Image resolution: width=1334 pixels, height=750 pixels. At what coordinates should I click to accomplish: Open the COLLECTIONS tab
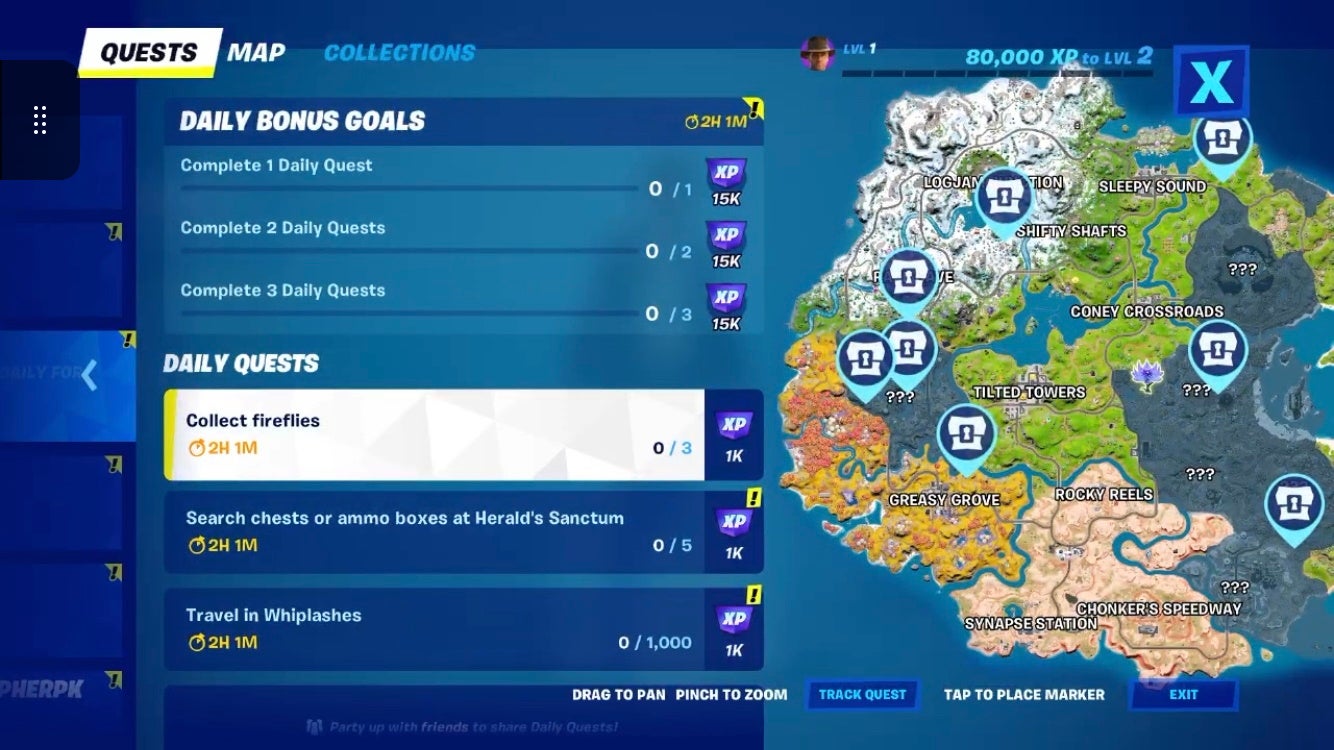(399, 53)
